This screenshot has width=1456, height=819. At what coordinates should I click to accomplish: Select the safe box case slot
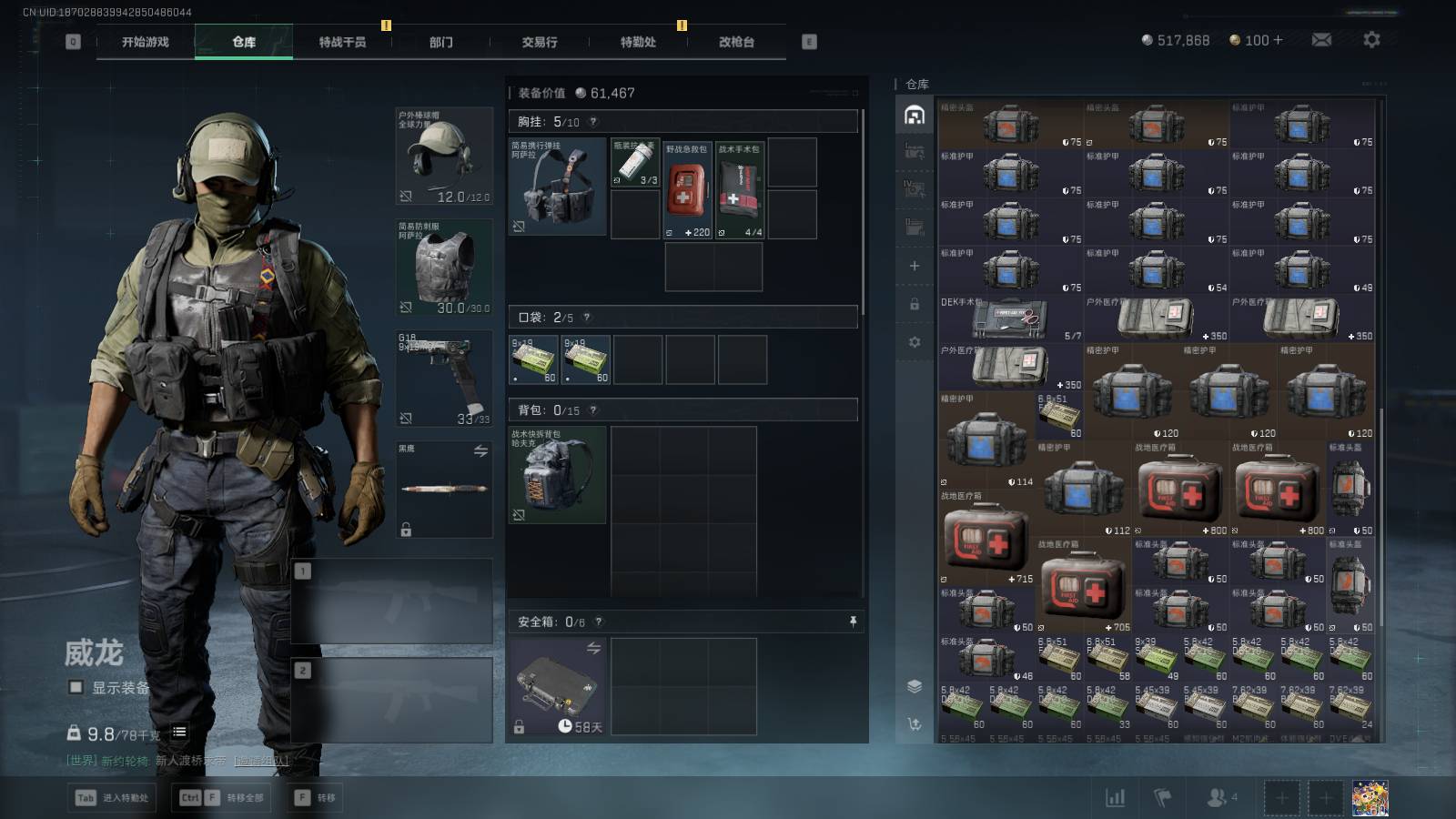[x=557, y=687]
